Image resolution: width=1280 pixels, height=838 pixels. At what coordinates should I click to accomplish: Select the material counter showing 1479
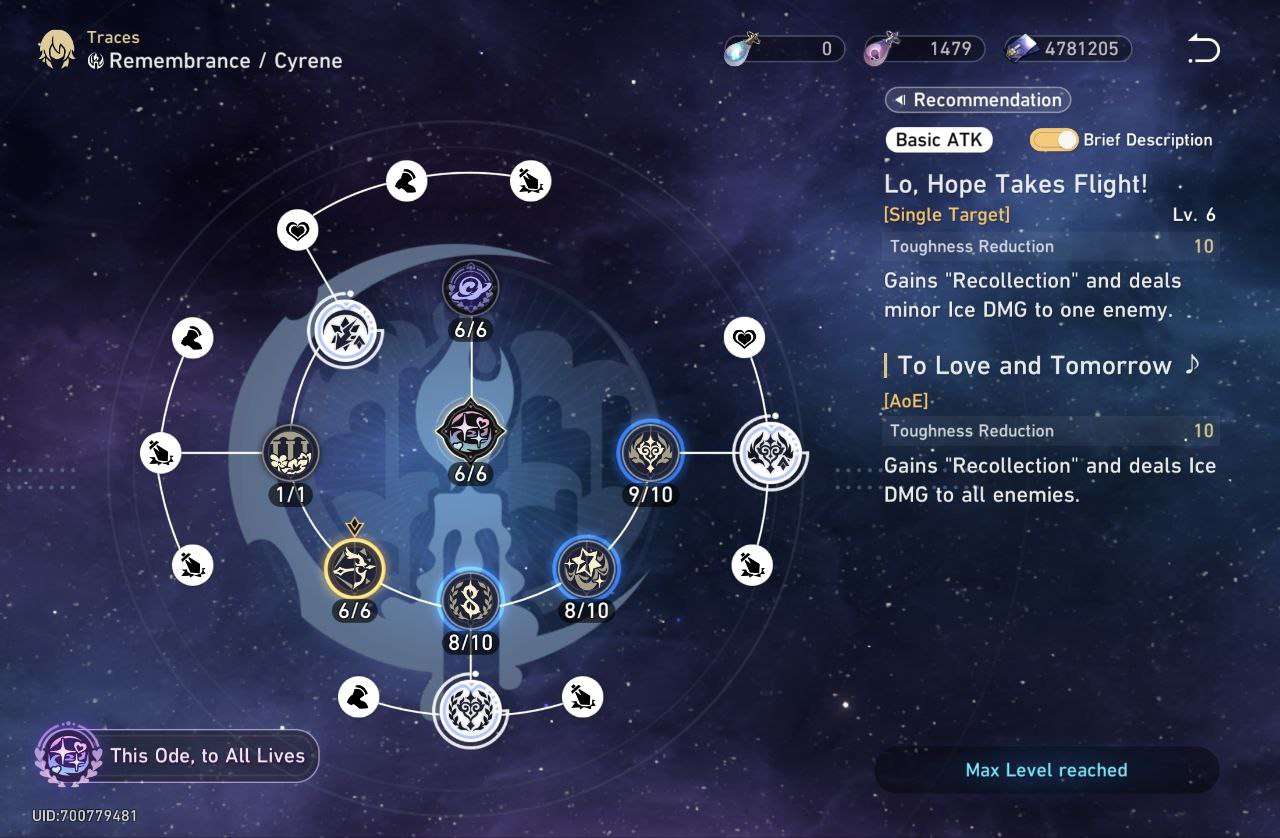(x=924, y=49)
